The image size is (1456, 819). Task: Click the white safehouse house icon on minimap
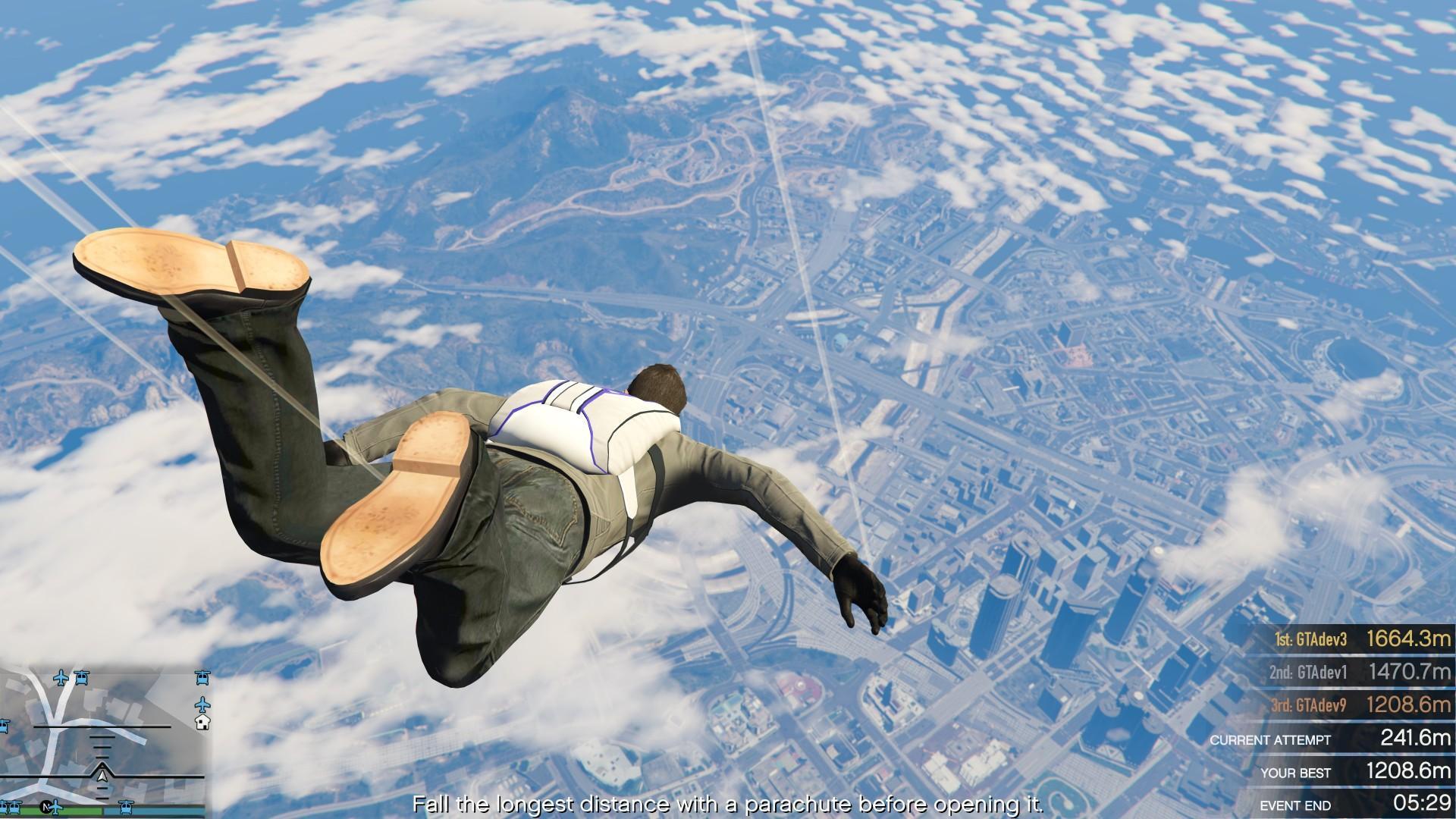click(202, 723)
